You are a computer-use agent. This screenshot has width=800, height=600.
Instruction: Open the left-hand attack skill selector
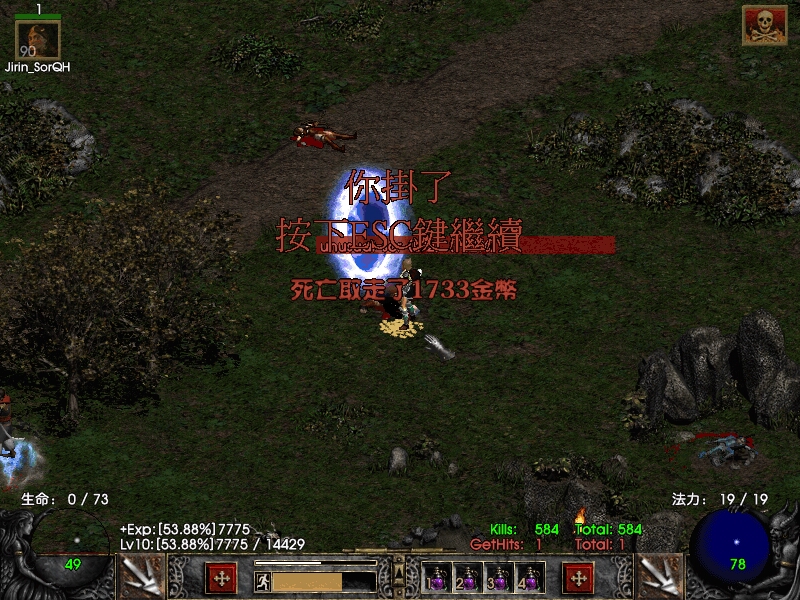[x=142, y=577]
